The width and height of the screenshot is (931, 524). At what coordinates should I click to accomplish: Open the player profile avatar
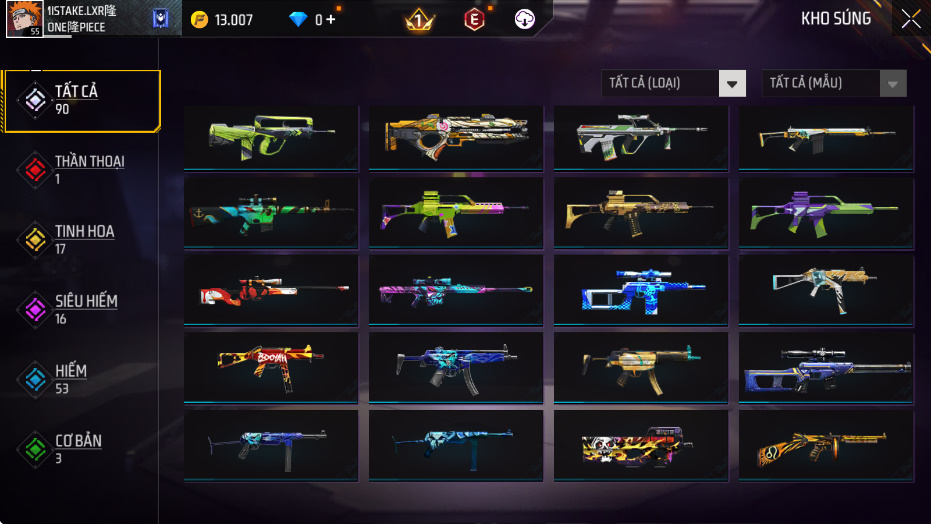(x=23, y=19)
